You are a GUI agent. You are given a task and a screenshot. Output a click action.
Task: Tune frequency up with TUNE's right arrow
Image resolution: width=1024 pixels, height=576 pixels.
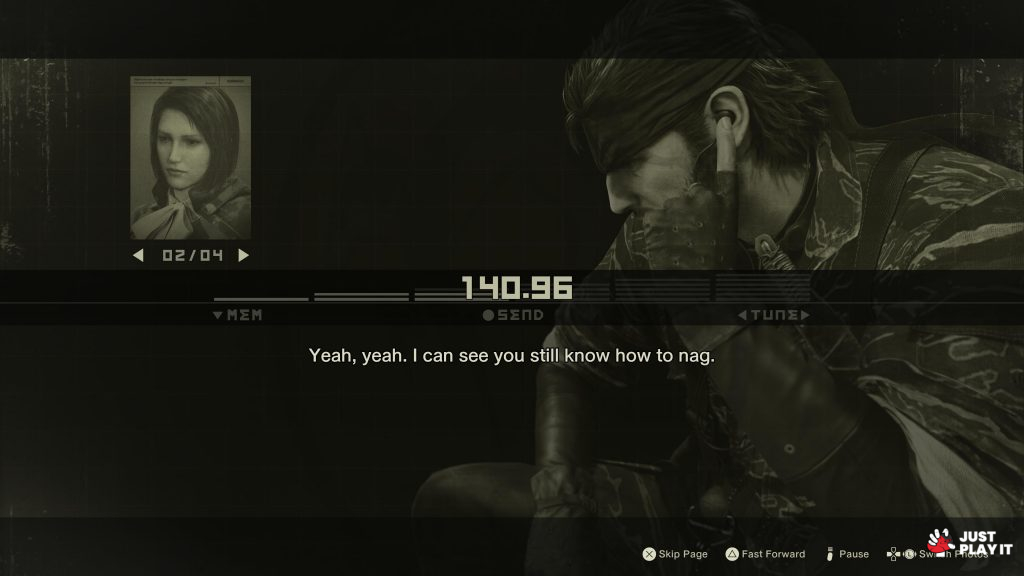pos(805,315)
